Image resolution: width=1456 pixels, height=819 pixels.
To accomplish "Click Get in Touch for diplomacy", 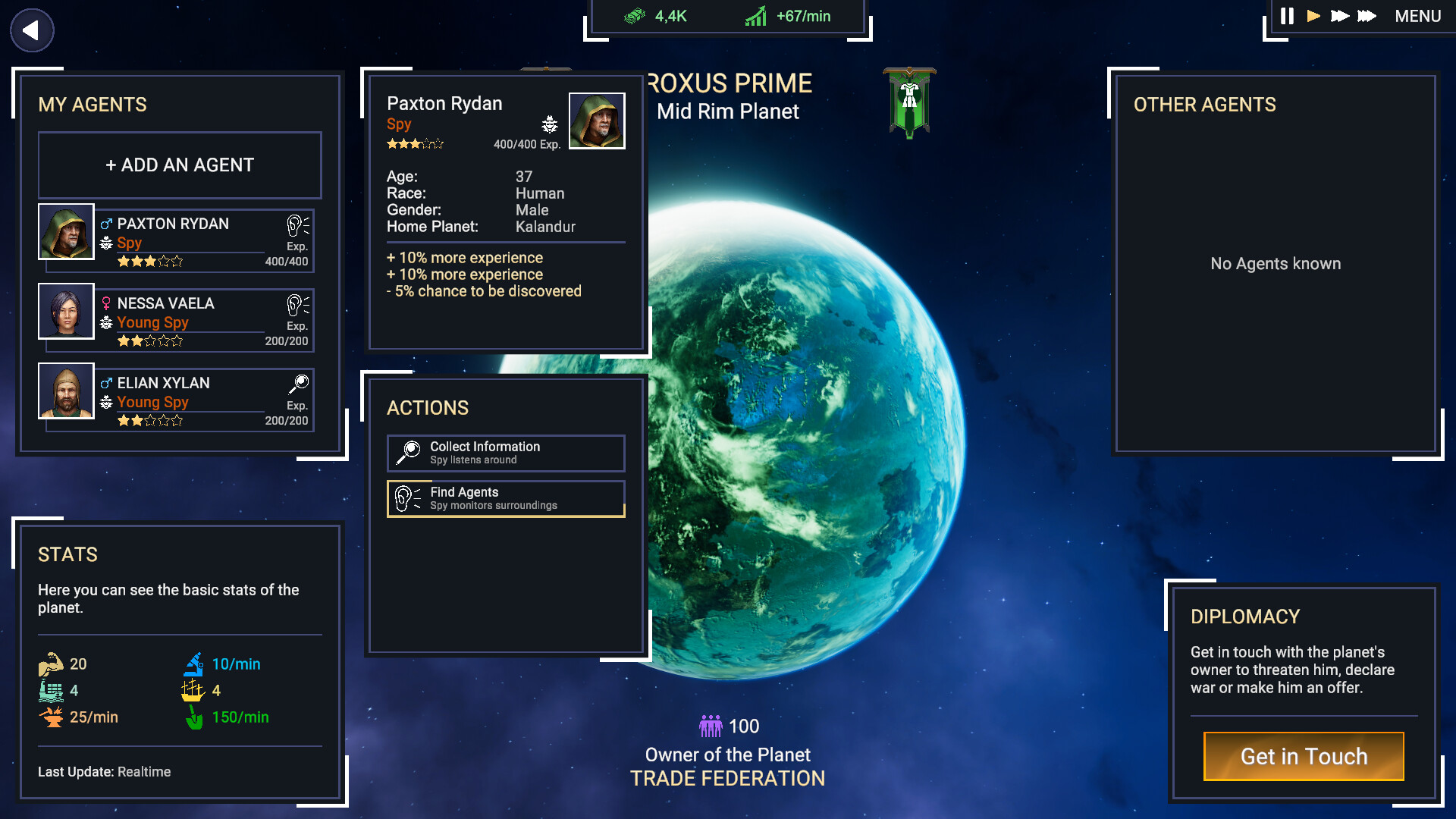I will click(x=1304, y=756).
